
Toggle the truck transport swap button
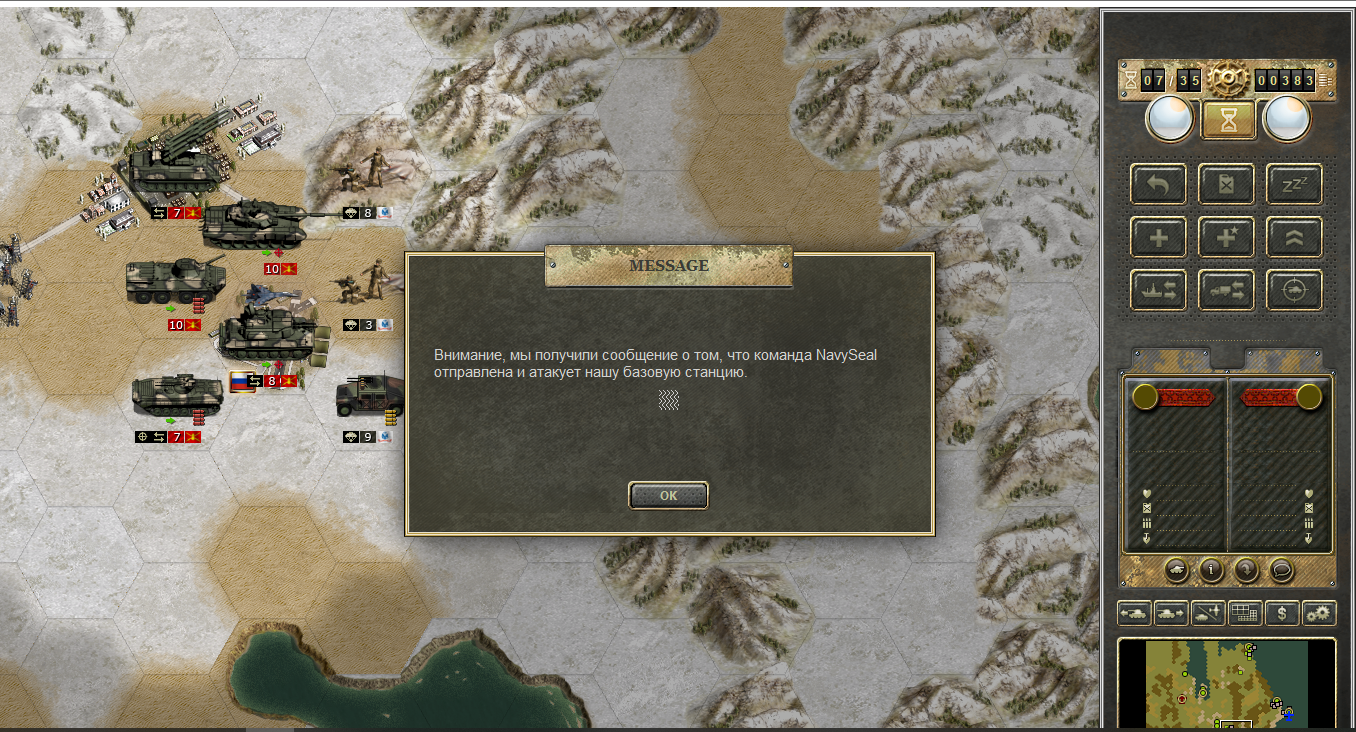point(1227,291)
